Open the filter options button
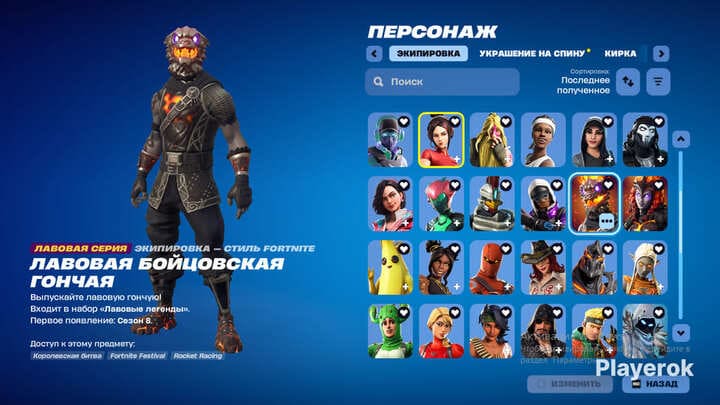The image size is (720, 405). (658, 82)
